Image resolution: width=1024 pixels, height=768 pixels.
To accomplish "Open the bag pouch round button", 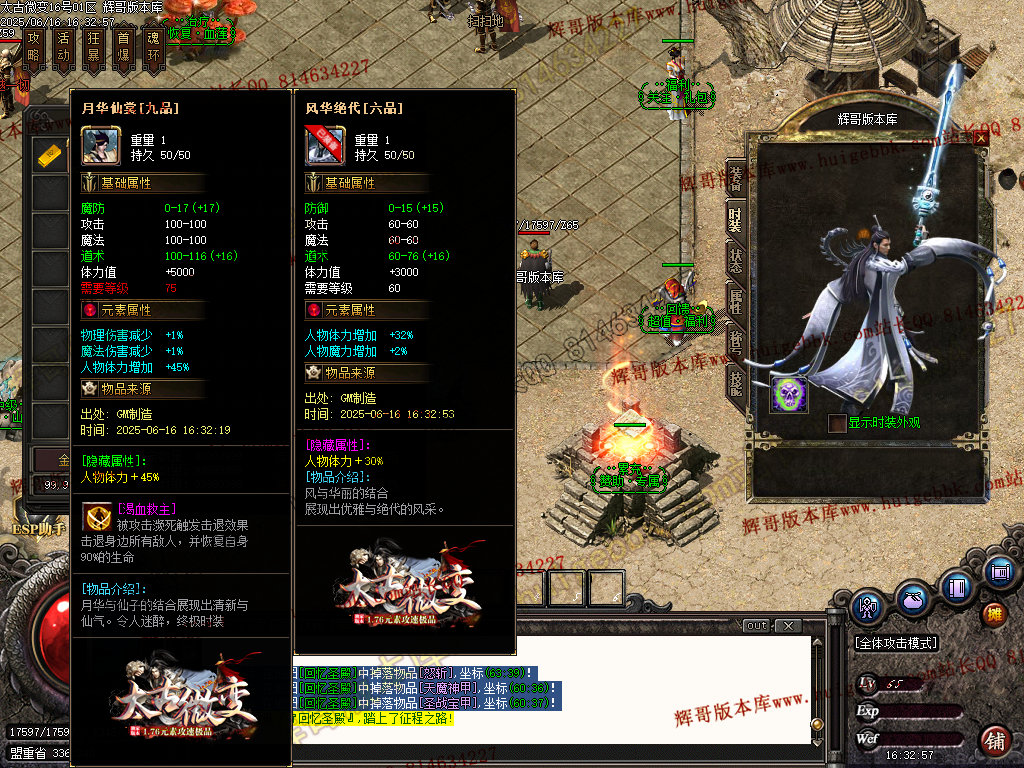I will click(x=911, y=600).
